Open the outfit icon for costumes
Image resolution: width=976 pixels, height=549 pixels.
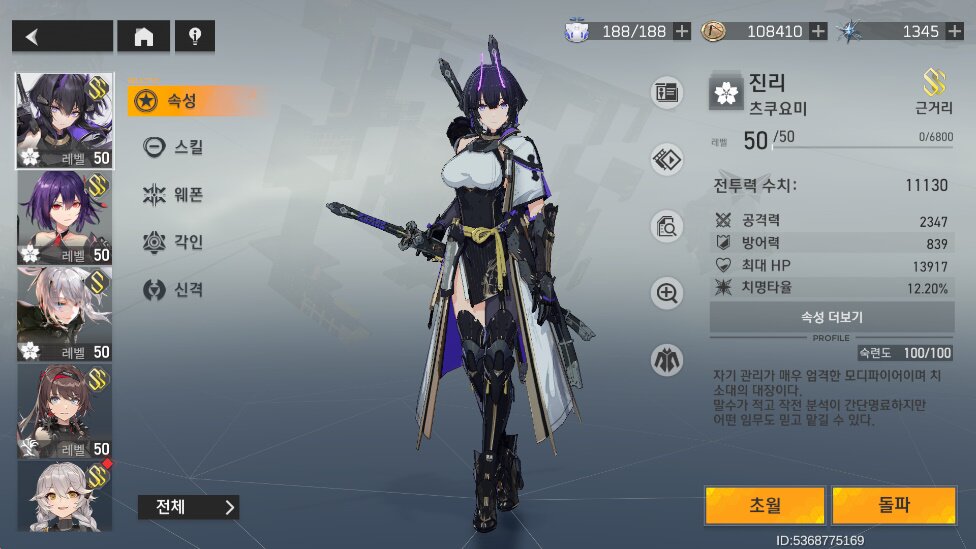(x=666, y=360)
